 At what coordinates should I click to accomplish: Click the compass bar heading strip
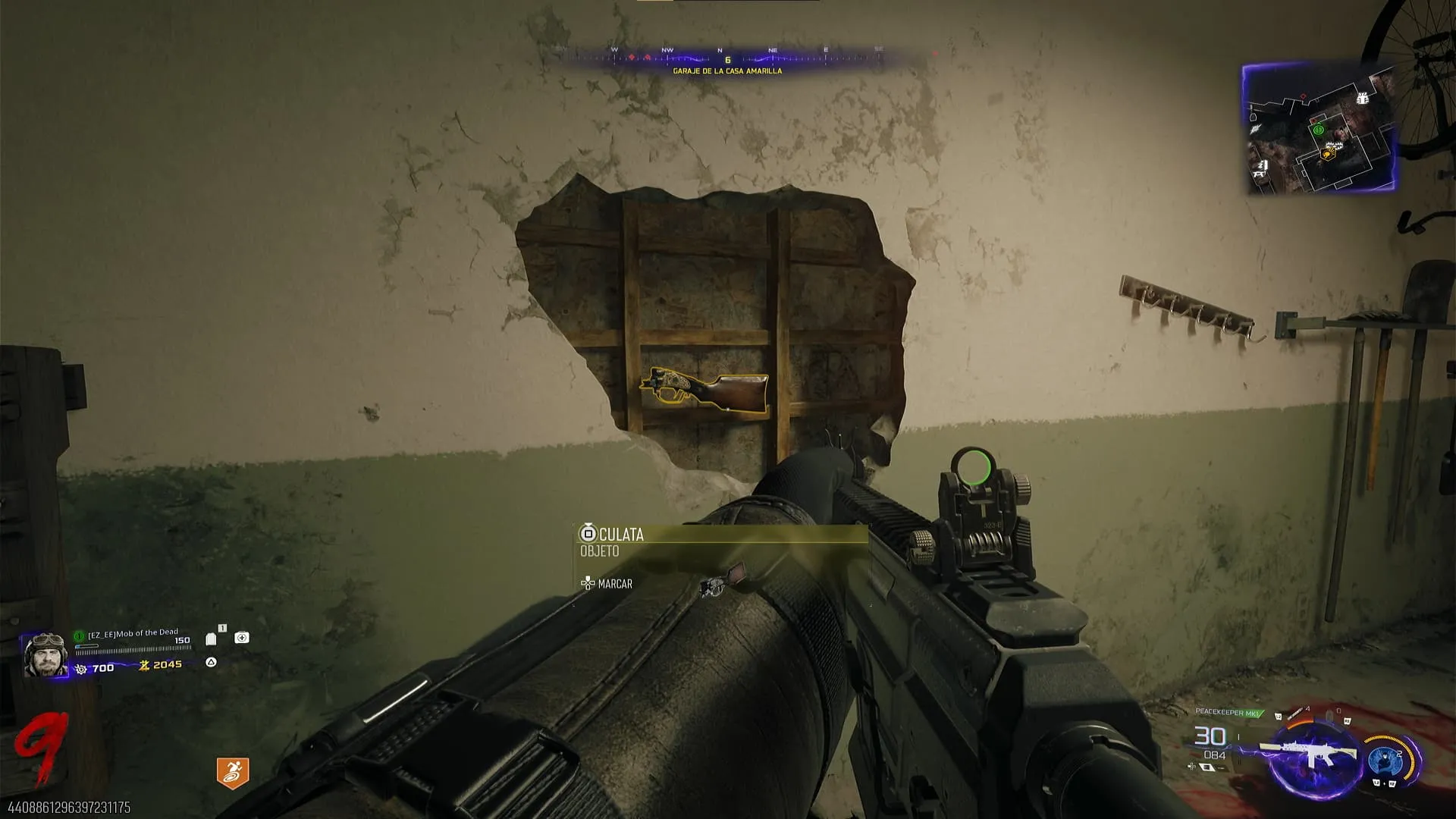click(726, 57)
